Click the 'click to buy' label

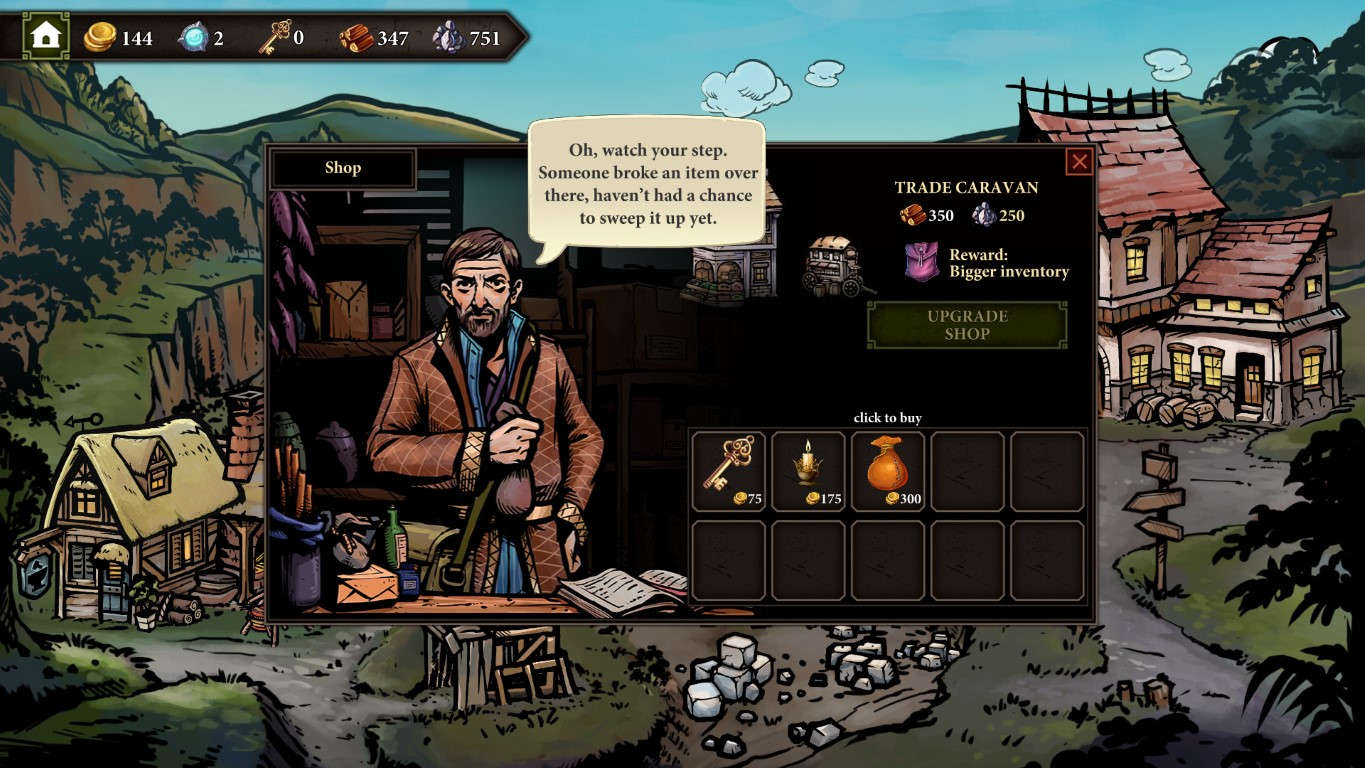click(x=887, y=417)
